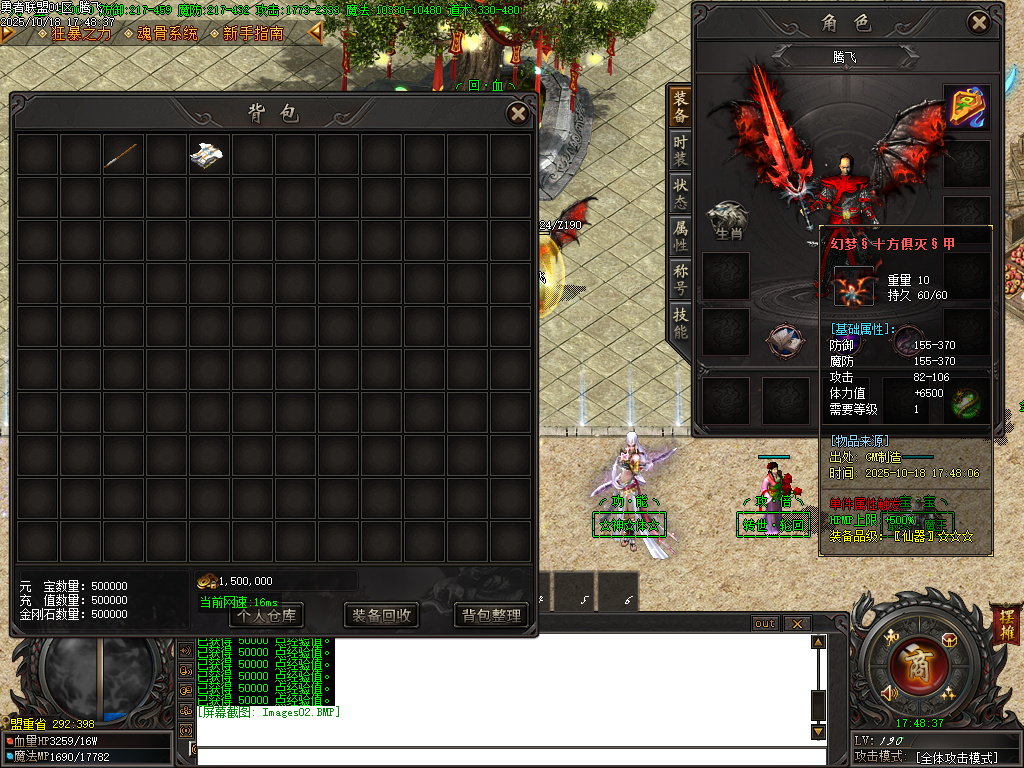Open the 状态 status tab
This screenshot has width=1024, height=768.
point(680,192)
